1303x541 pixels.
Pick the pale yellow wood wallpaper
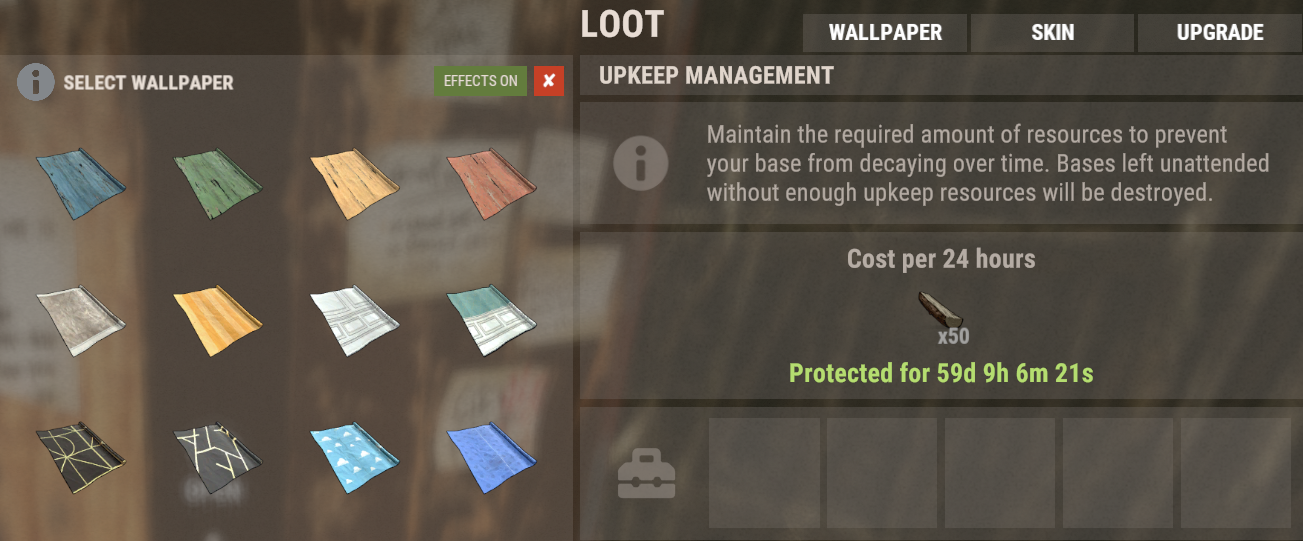355,181
